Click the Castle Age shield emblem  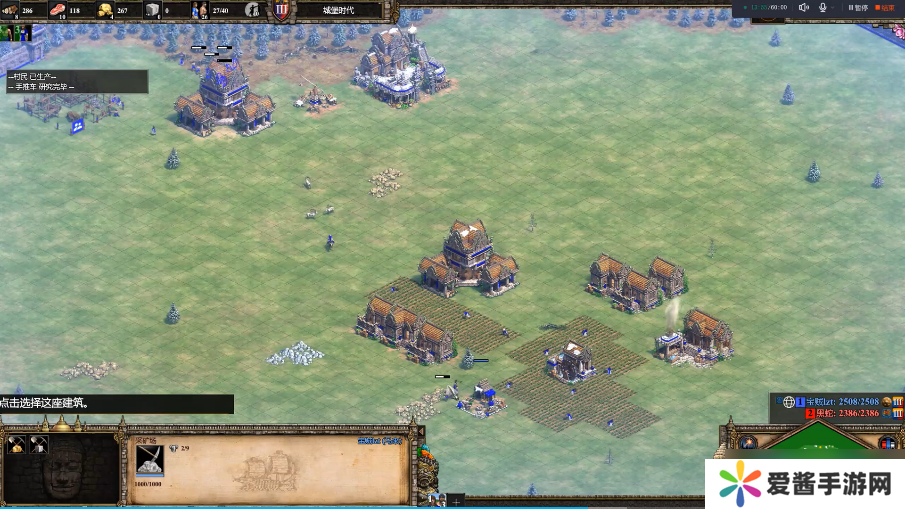click(281, 11)
